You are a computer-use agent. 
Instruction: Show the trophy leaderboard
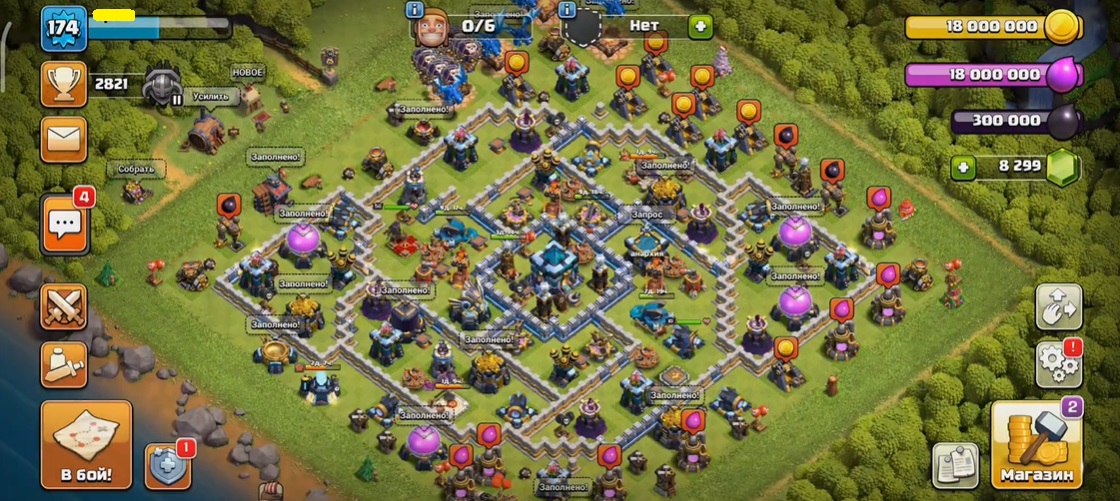point(63,84)
